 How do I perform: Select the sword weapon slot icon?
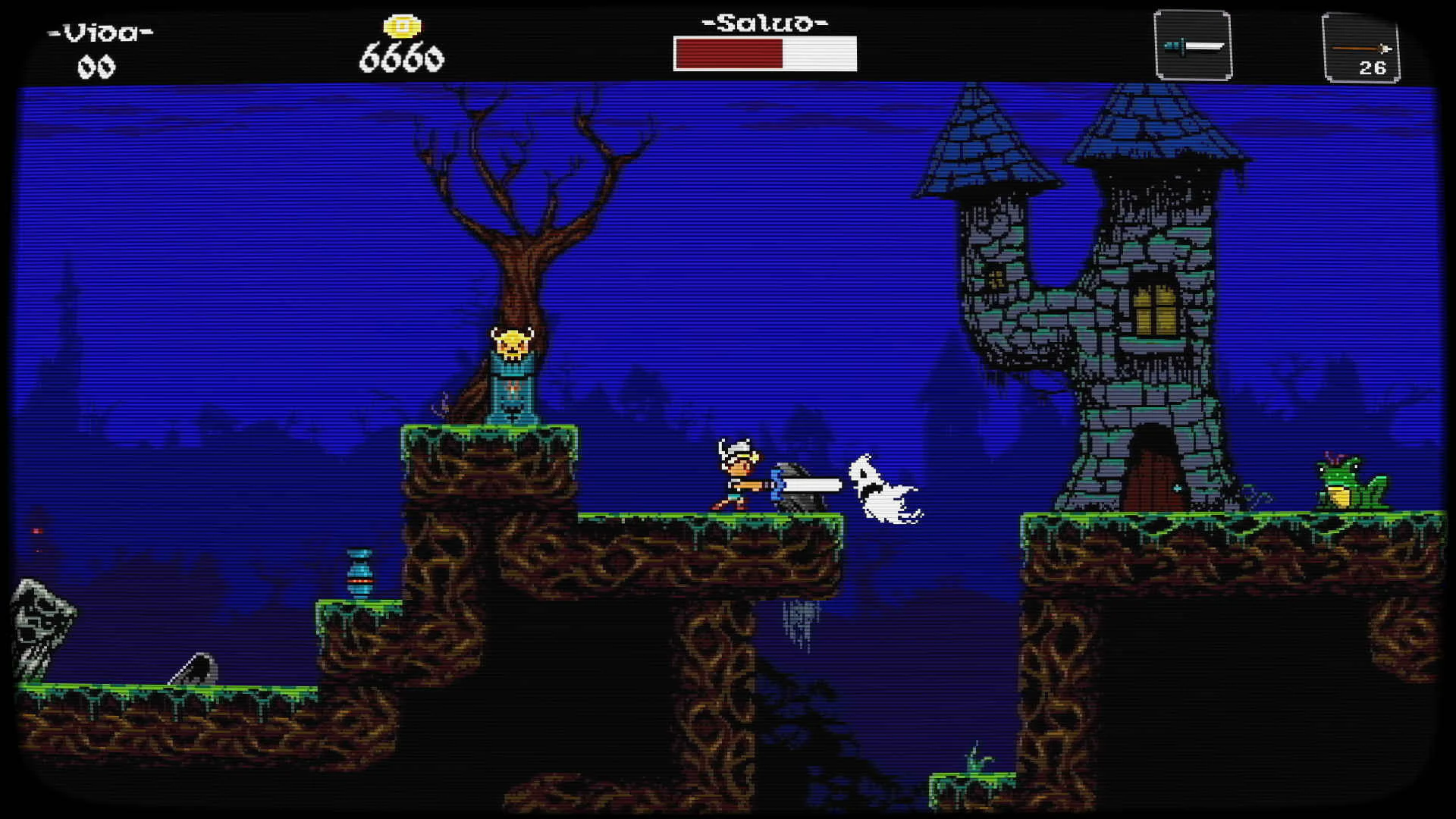1193,47
